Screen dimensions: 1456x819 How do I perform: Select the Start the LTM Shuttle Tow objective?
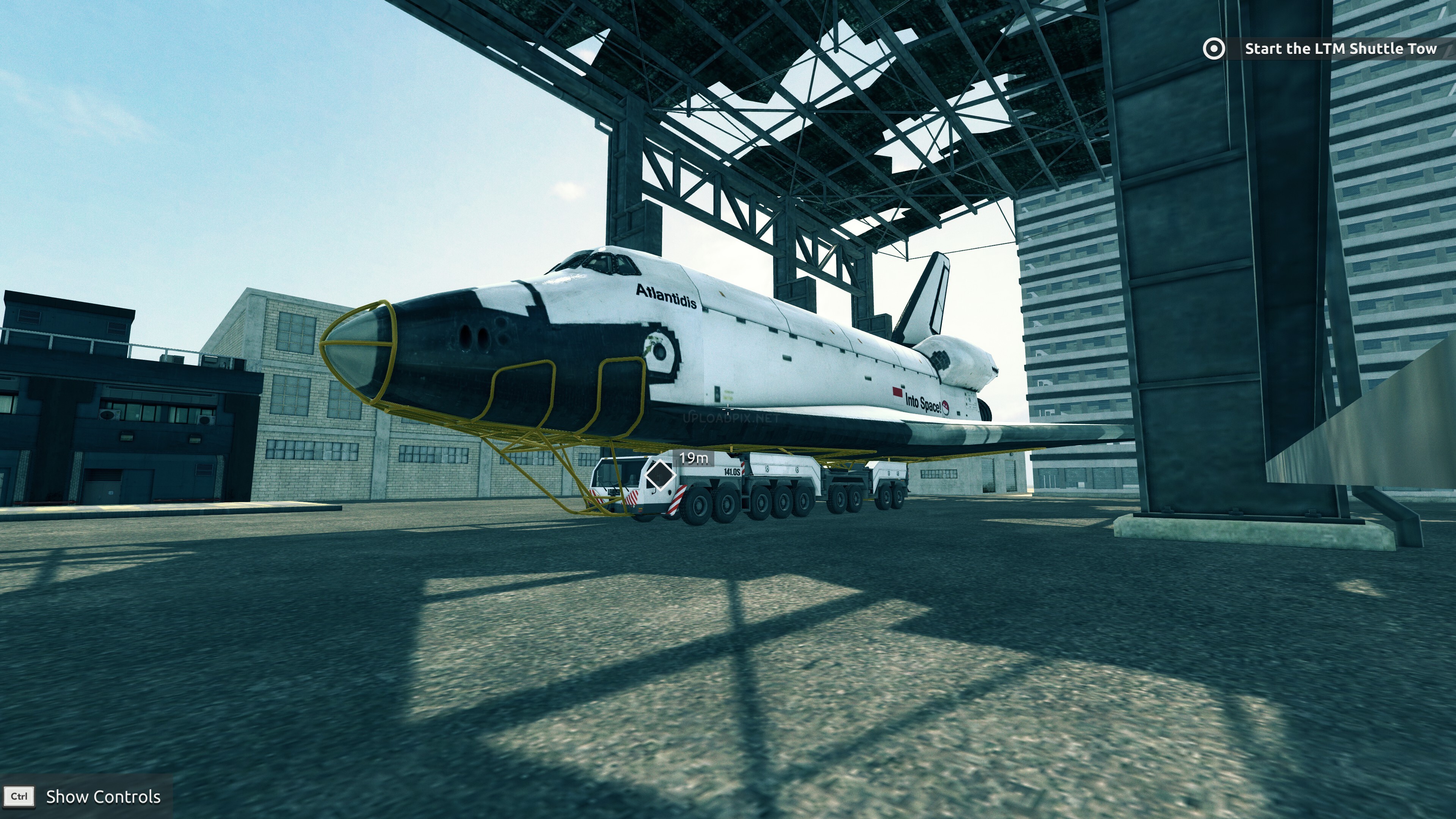tap(1340, 49)
